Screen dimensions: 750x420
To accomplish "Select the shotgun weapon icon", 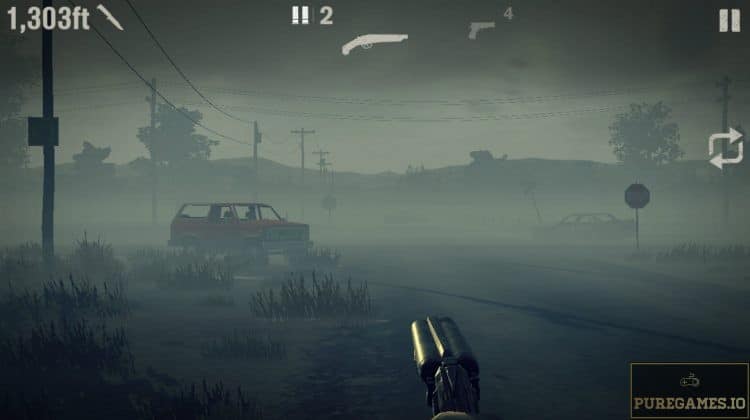I will click(x=374, y=43).
